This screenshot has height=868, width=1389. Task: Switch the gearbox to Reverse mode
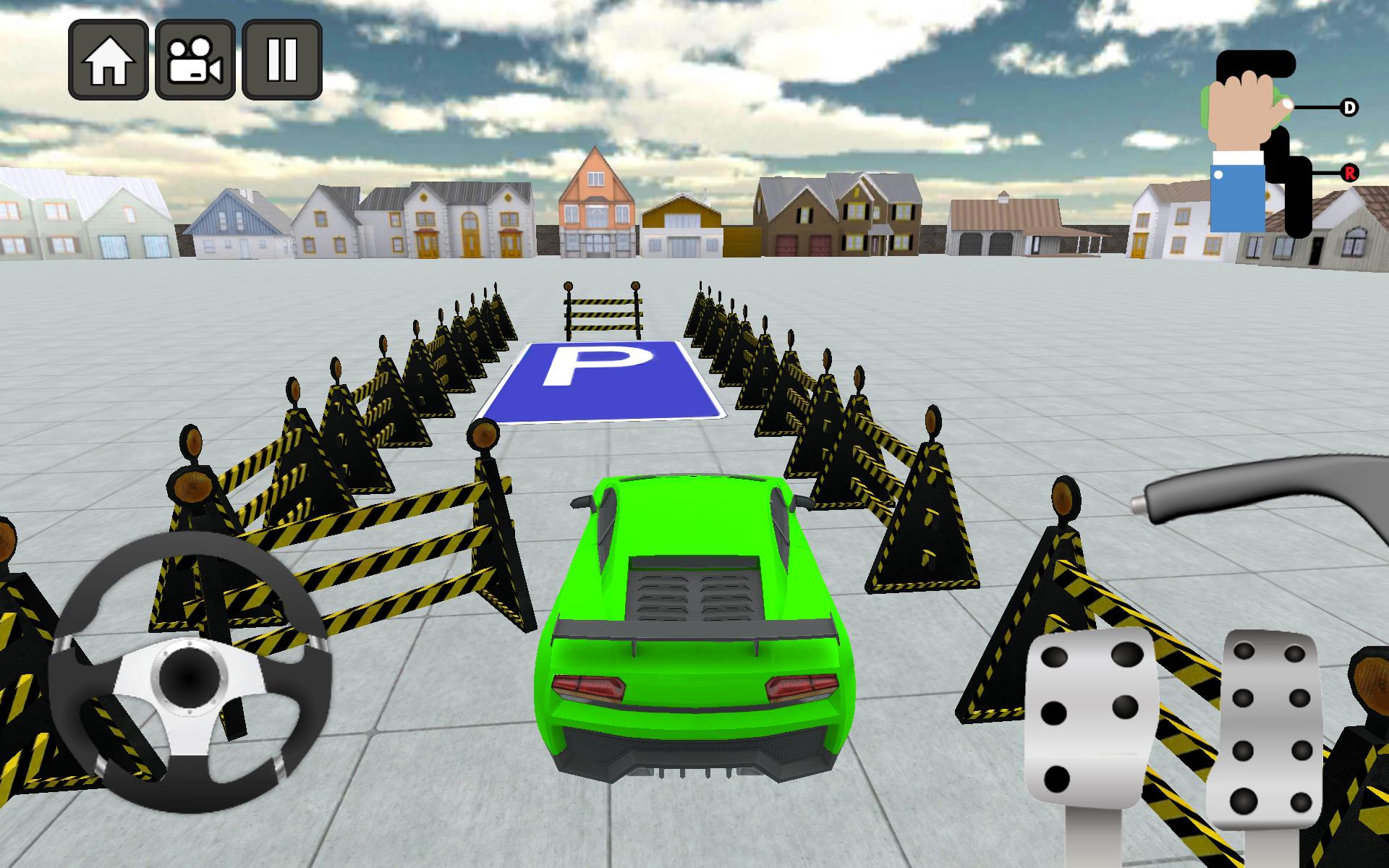pos(1348,172)
